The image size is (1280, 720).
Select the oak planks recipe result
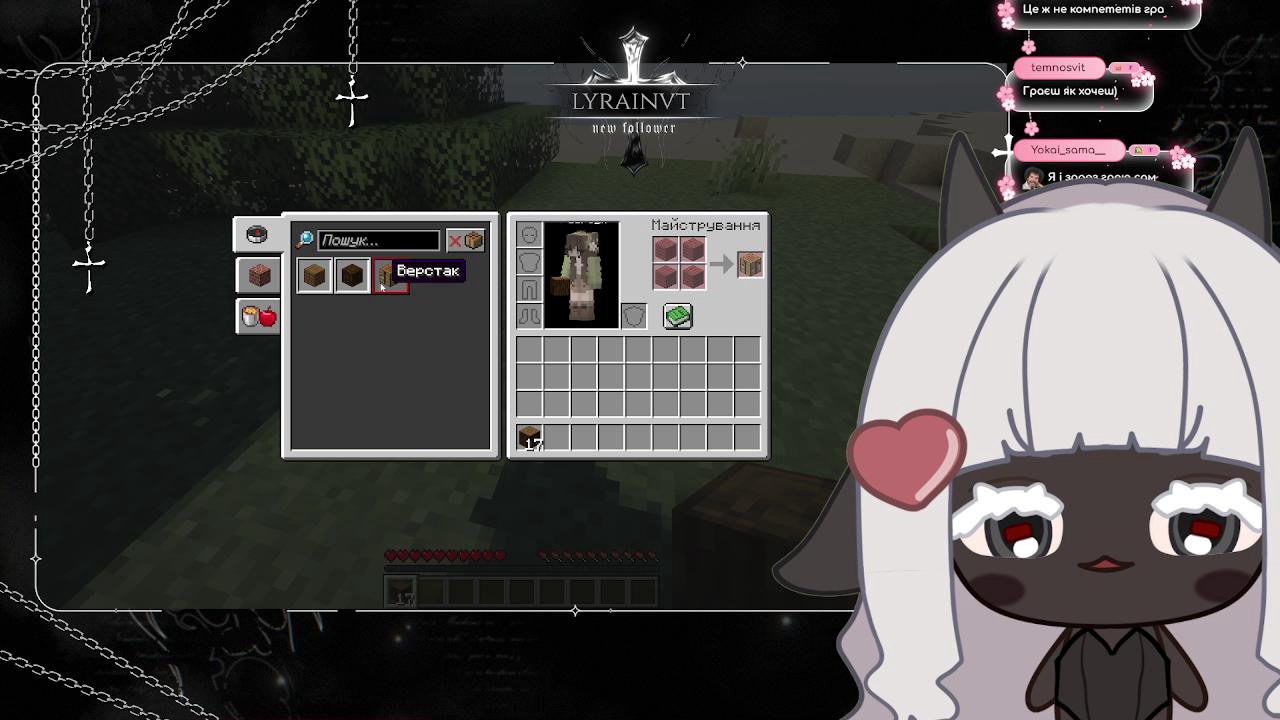(x=313, y=274)
